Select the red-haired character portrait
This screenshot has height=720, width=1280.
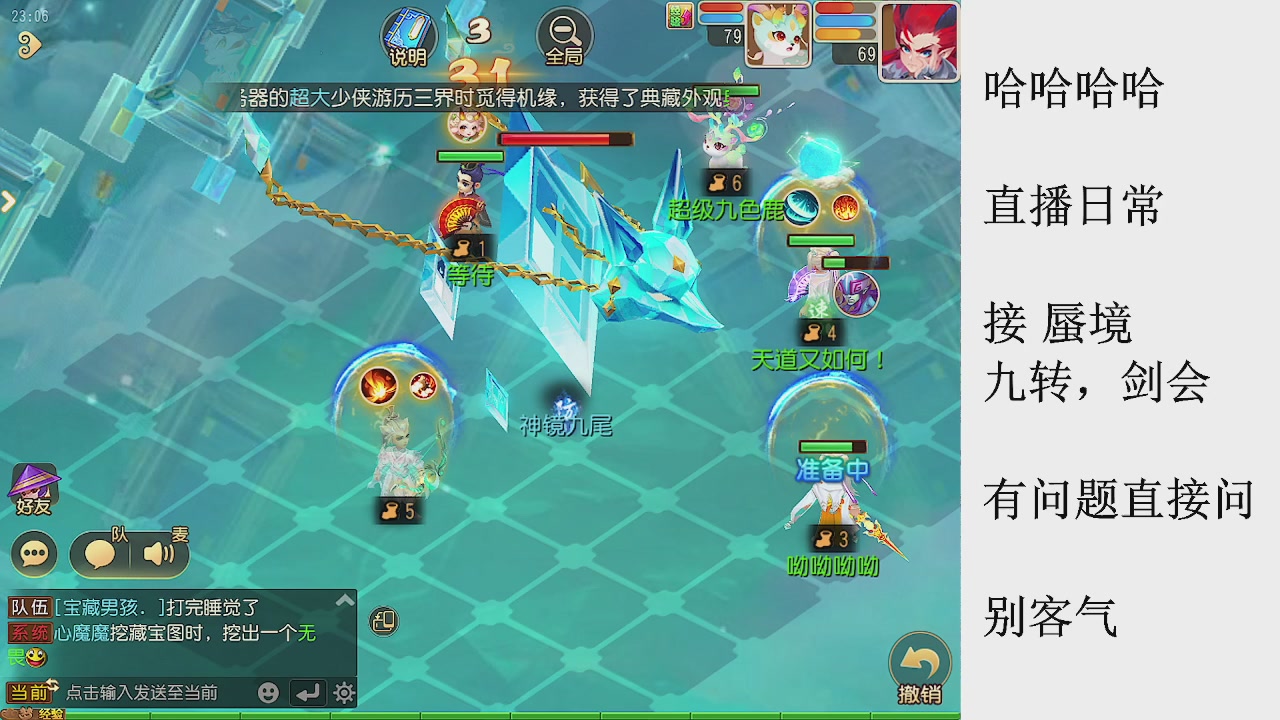coord(918,40)
